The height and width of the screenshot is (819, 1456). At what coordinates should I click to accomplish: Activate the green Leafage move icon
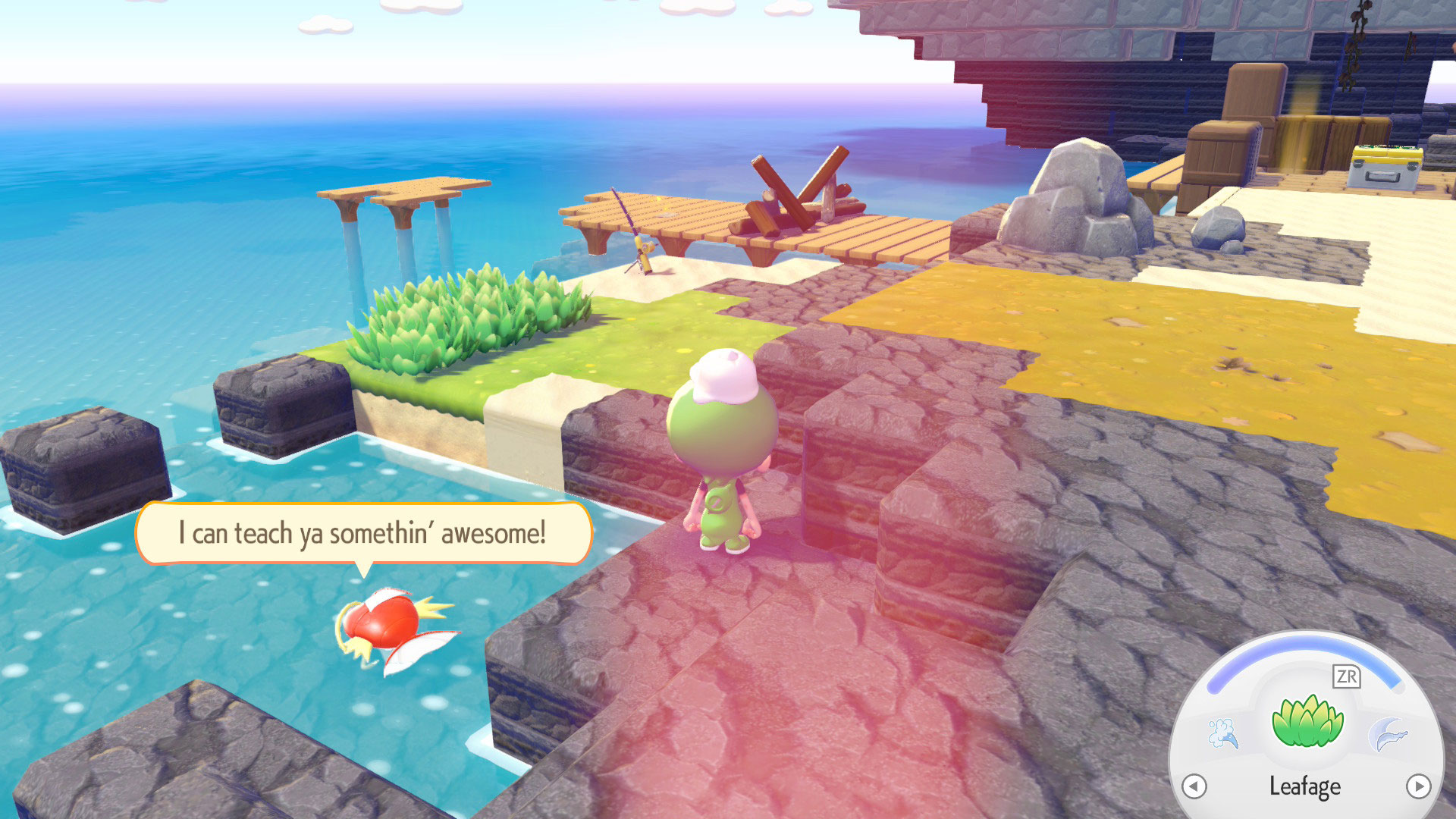(x=1307, y=721)
